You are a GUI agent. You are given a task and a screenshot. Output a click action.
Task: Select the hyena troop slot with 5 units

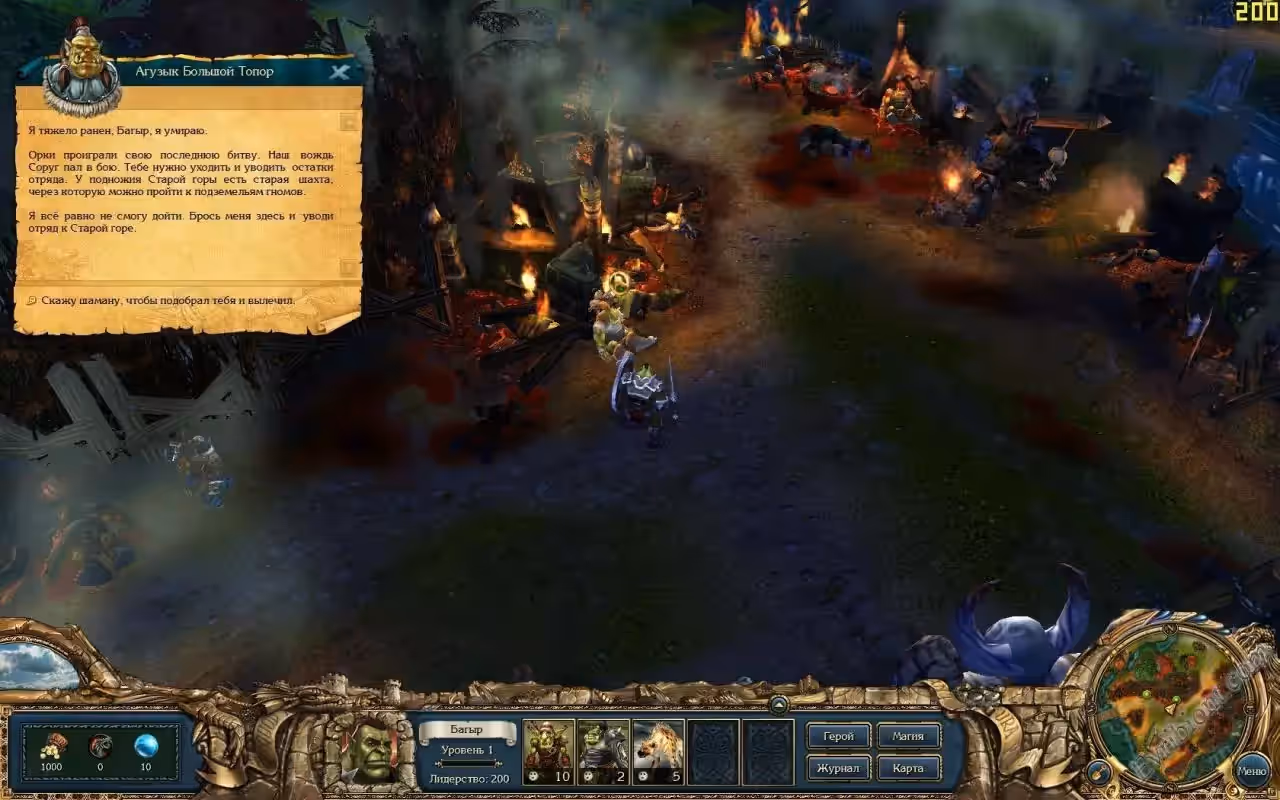click(658, 750)
